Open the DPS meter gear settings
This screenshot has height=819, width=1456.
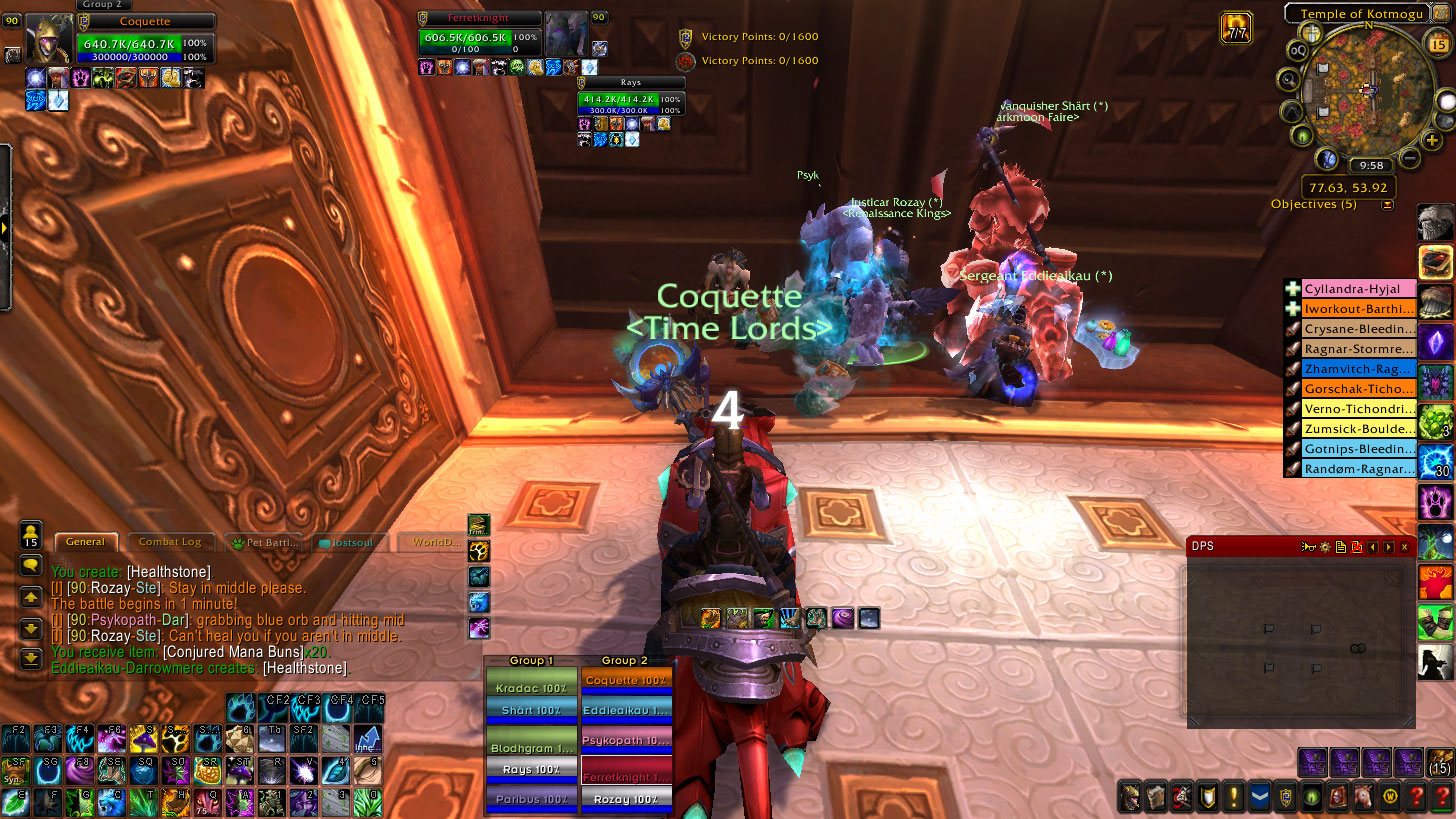(1325, 547)
